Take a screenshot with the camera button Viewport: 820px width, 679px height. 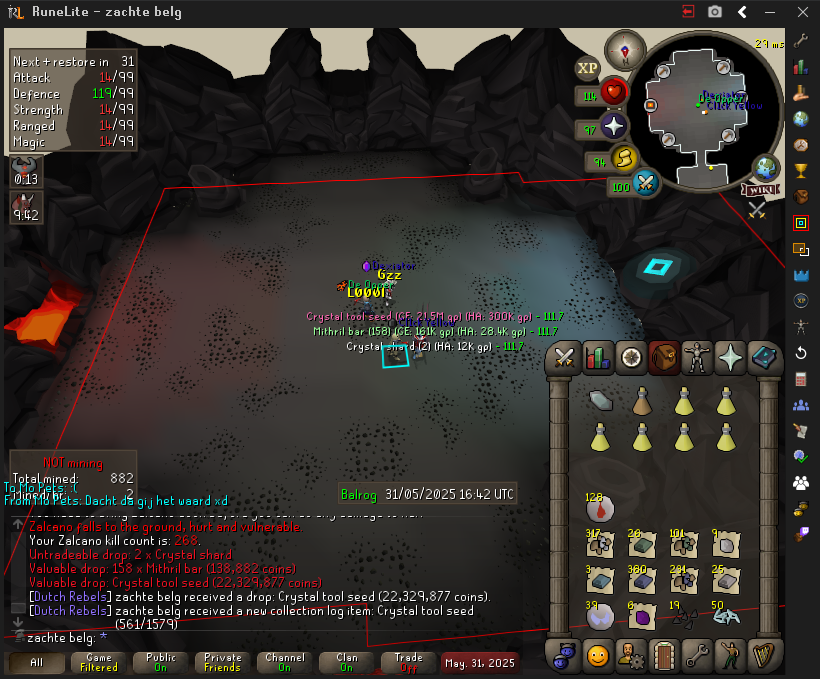coord(715,11)
